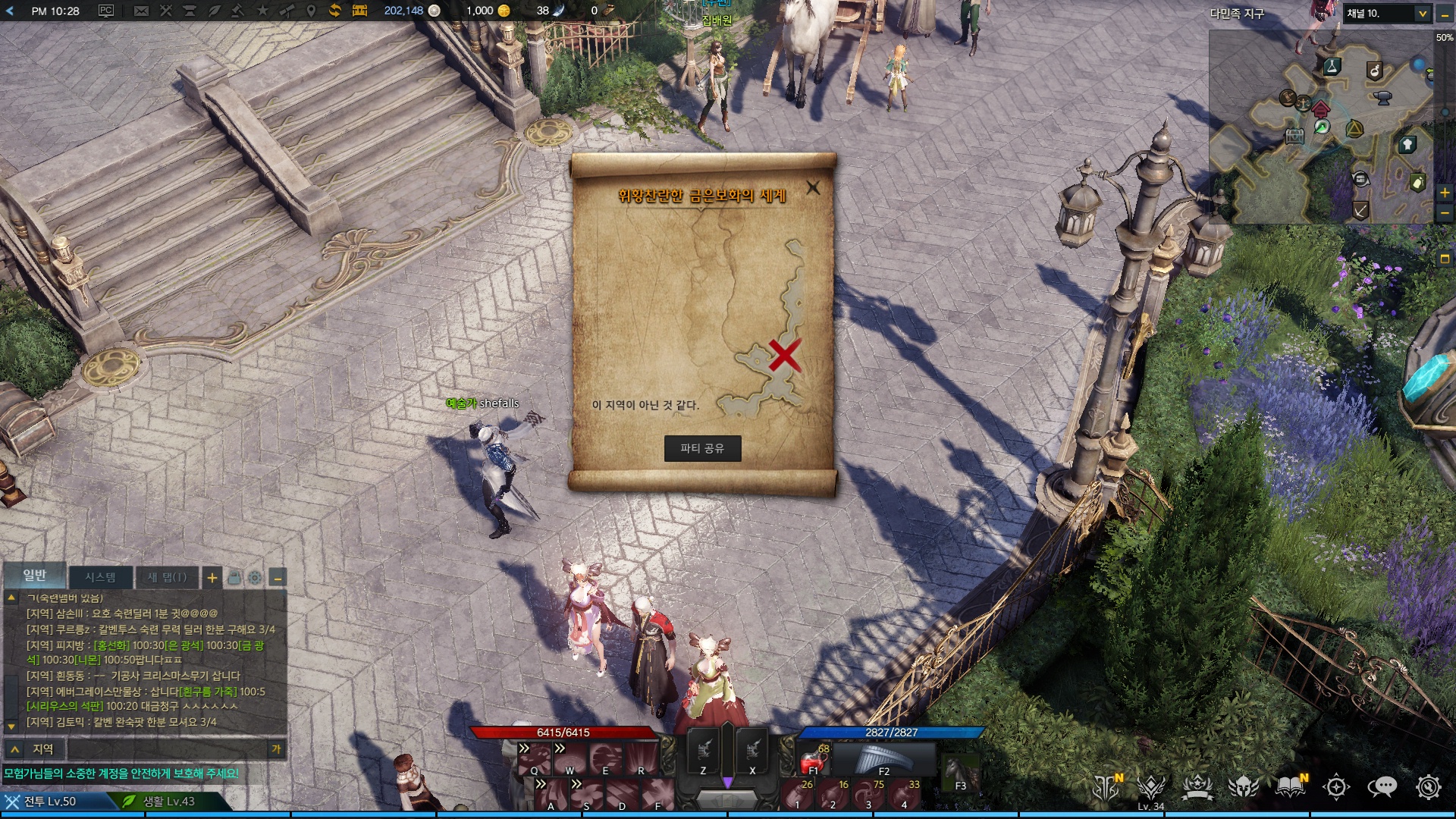The height and width of the screenshot is (819, 1456).
Task: Open the channel dropdown 채널 10
Action: pos(1387,14)
